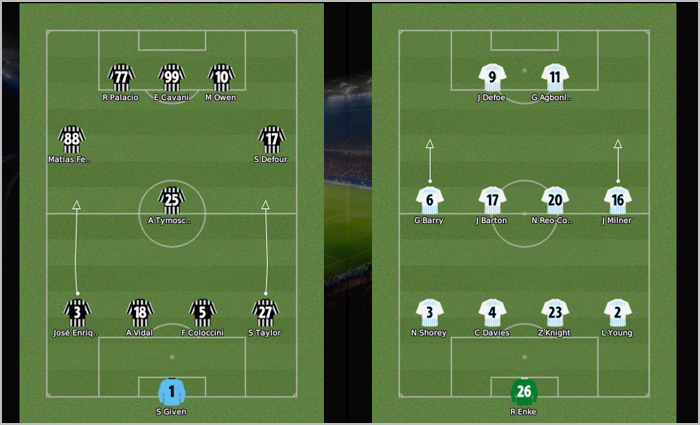Select goalkeeper R Enke's green shirt

click(523, 391)
